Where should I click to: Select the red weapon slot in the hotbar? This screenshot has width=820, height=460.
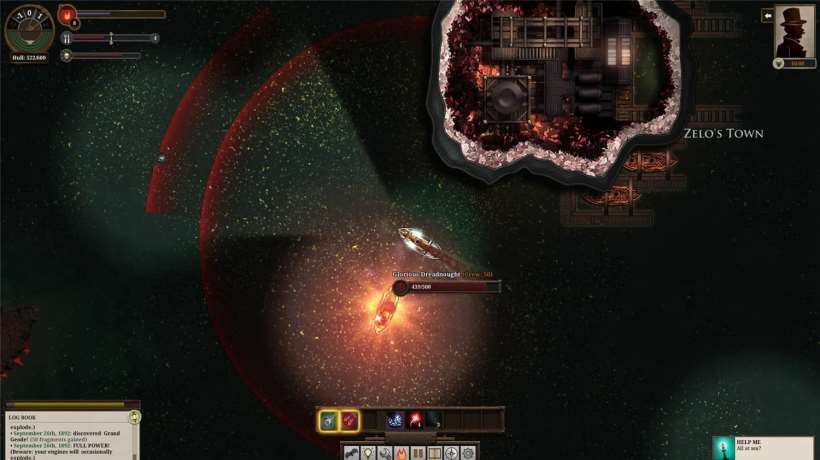tap(349, 420)
